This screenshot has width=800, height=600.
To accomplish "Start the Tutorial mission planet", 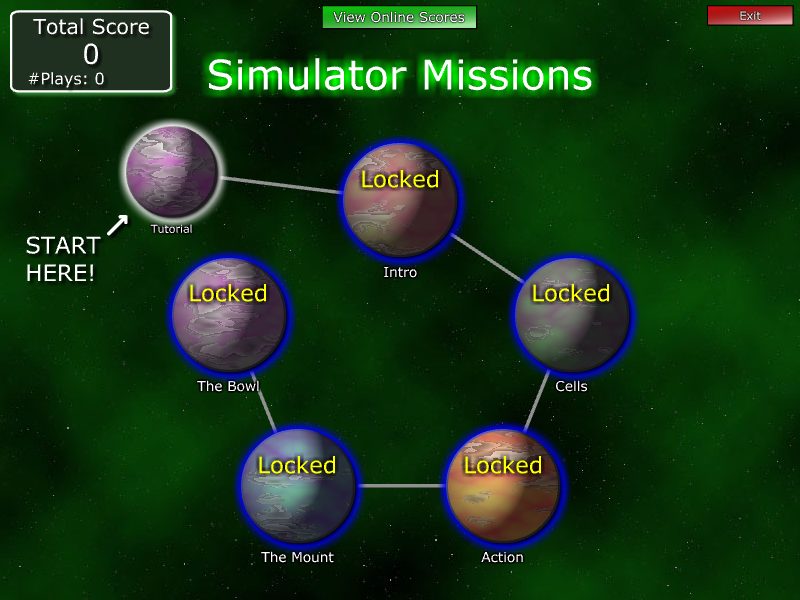I will point(171,172).
